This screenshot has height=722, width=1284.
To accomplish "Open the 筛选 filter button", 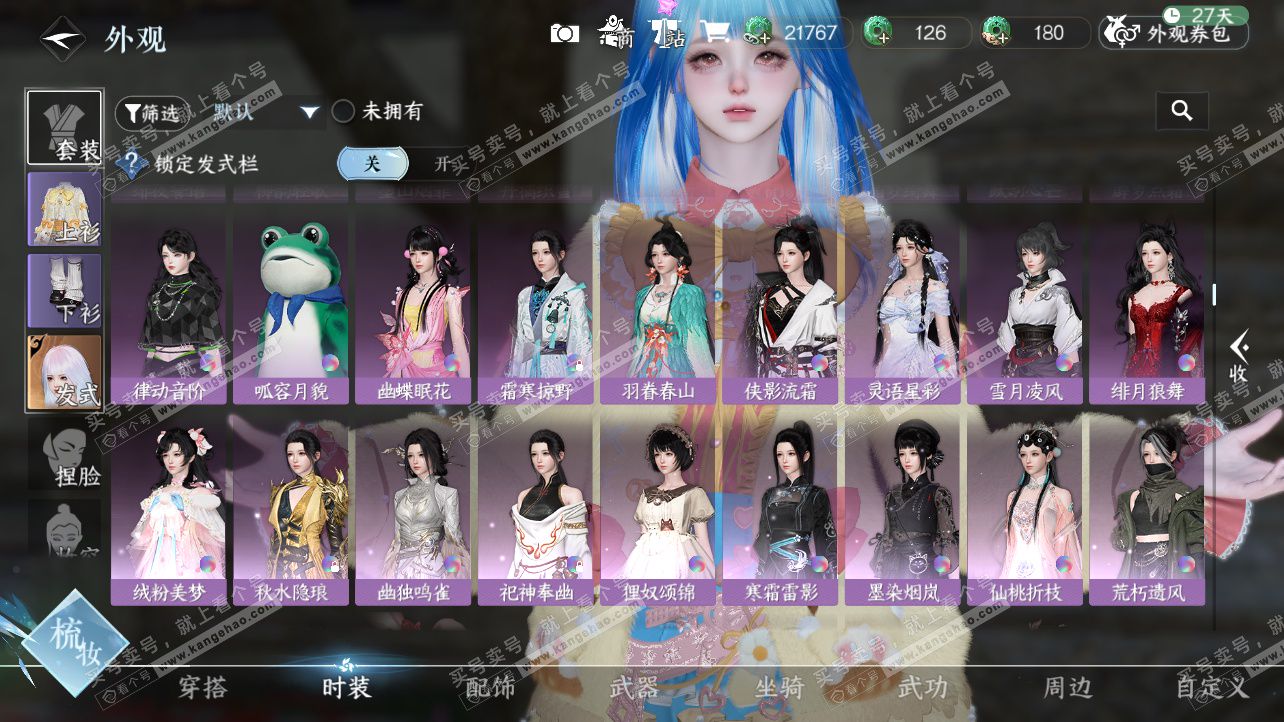I will click(150, 112).
